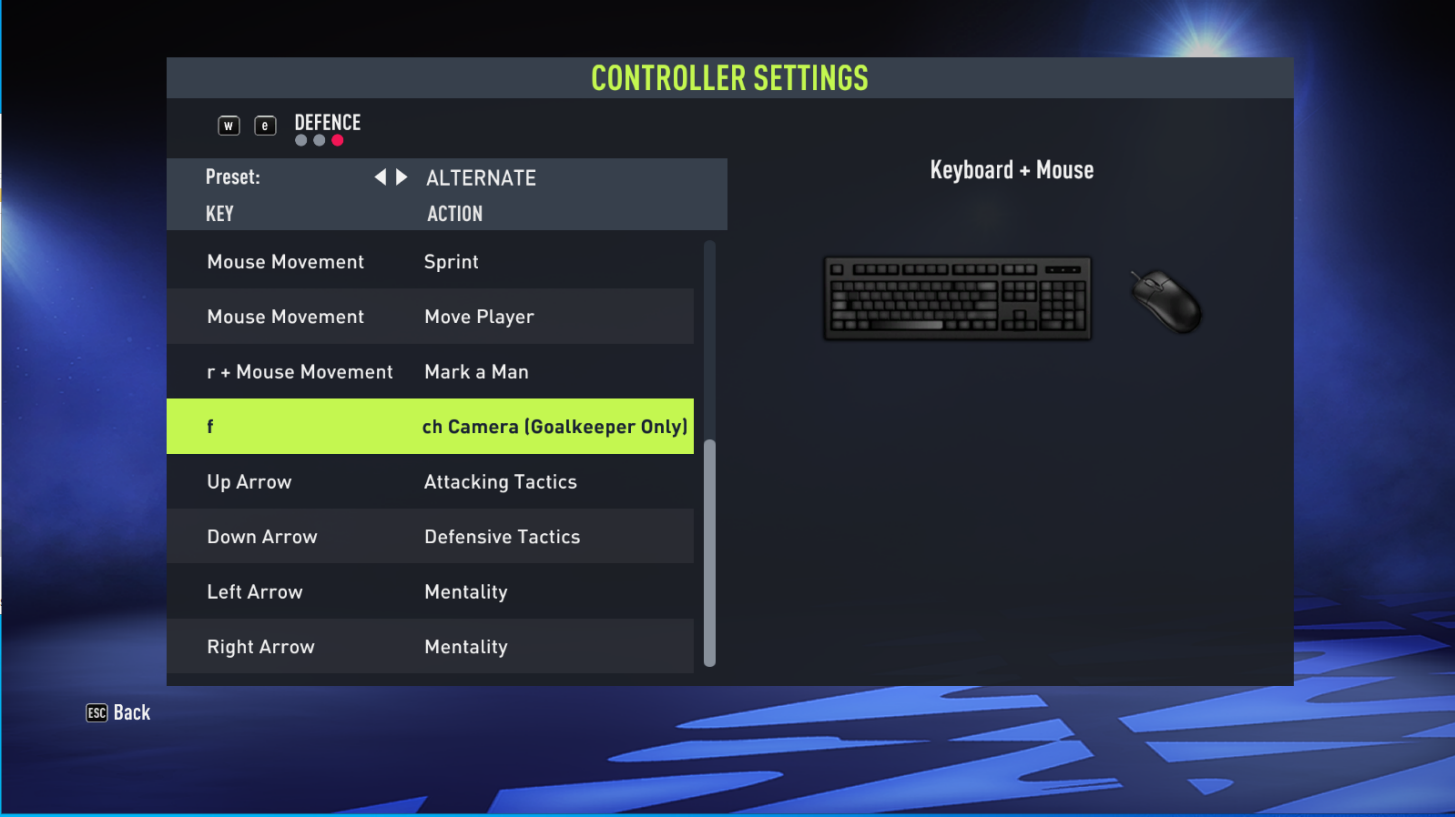Viewport: 1455px width, 817px height.
Task: Click the red page indicator dot under DEFENCE
Action: [x=337, y=141]
